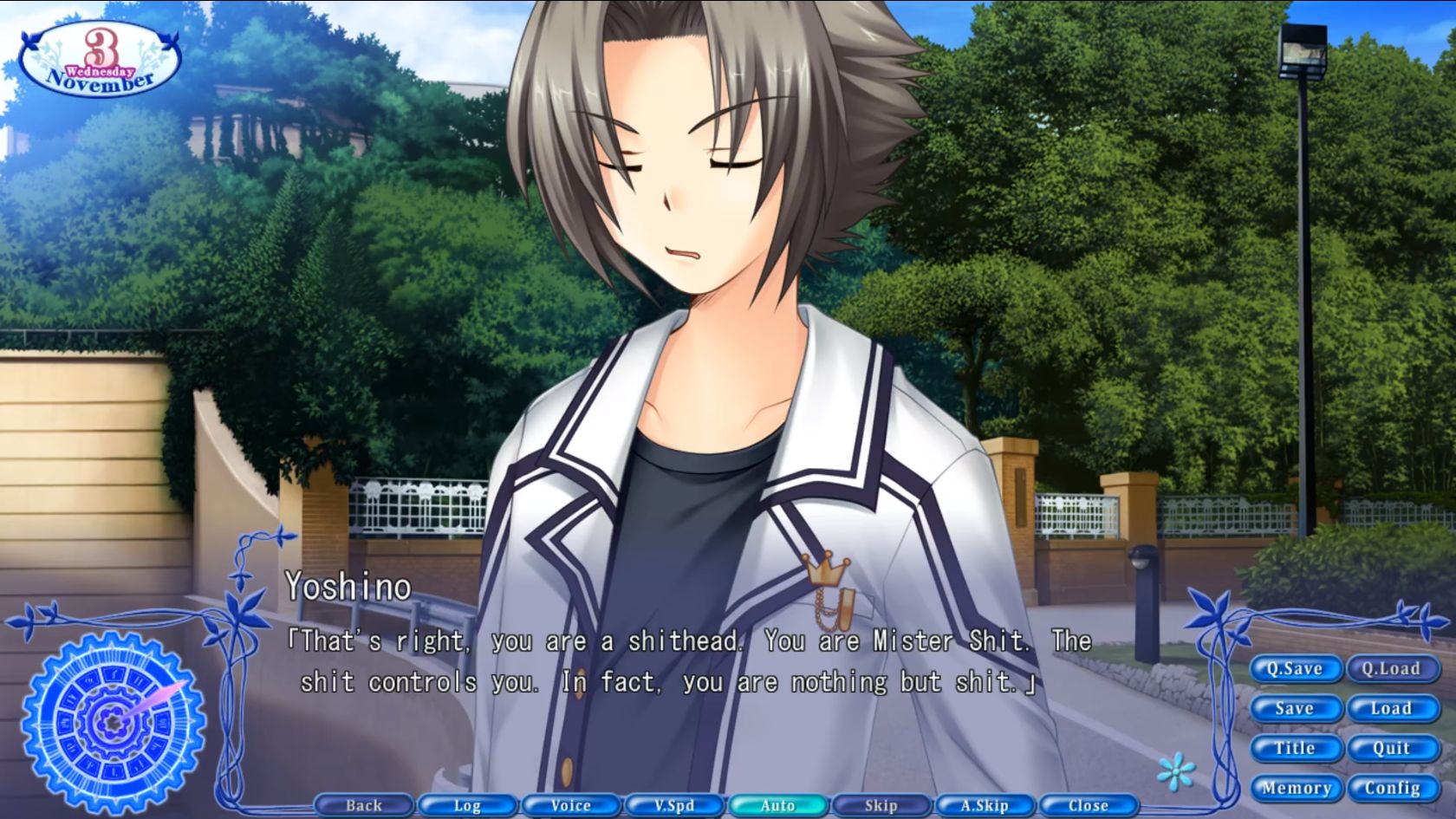Toggle Auto message mode
Viewport: 1456px width, 819px height.
pyautogui.click(x=777, y=805)
